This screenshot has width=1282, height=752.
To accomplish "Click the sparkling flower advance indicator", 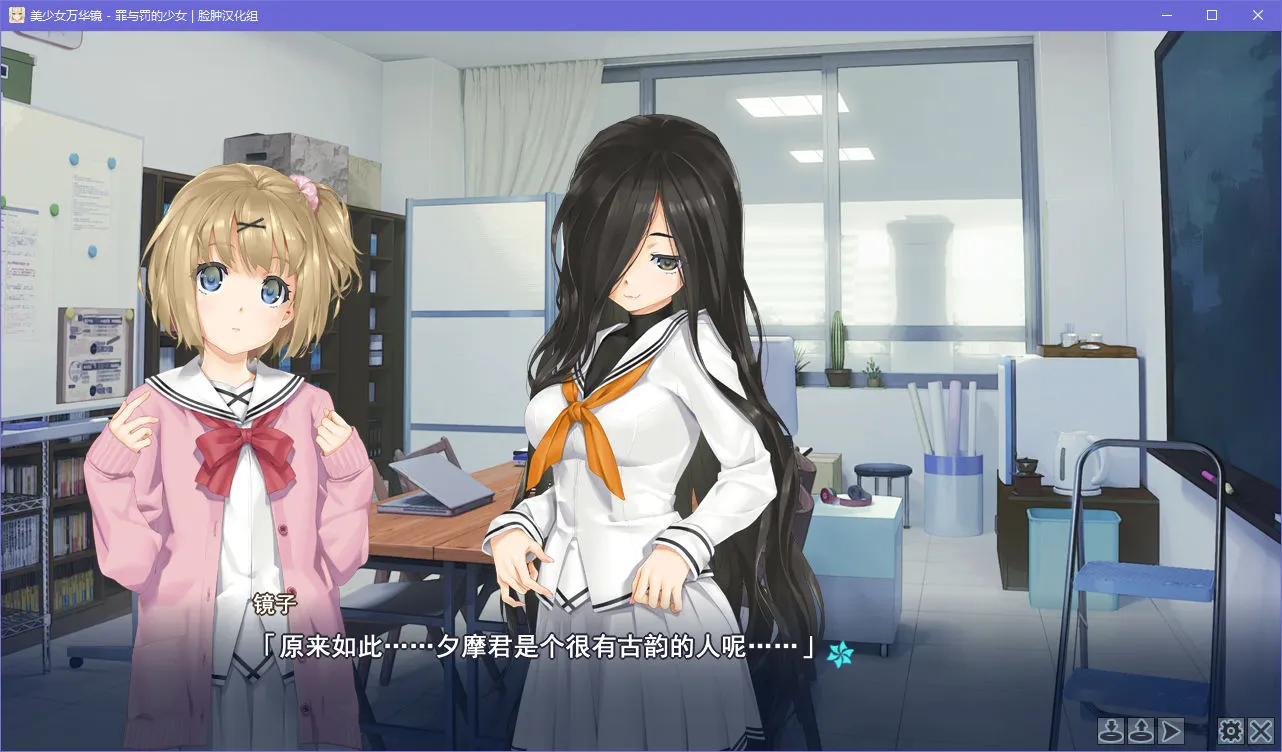I will pyautogui.click(x=841, y=656).
